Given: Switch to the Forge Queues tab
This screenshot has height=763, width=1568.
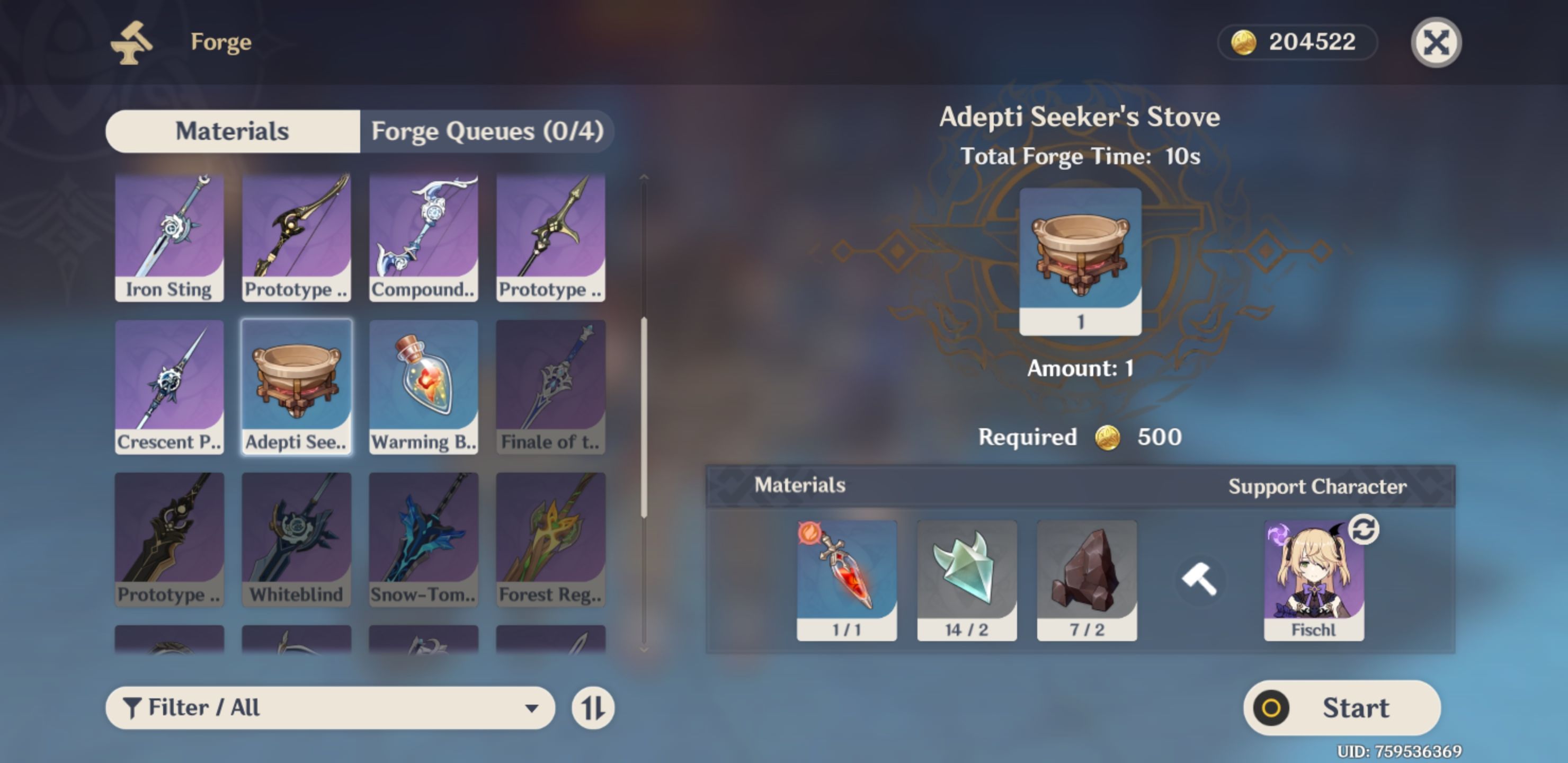Looking at the screenshot, I should click(x=487, y=131).
